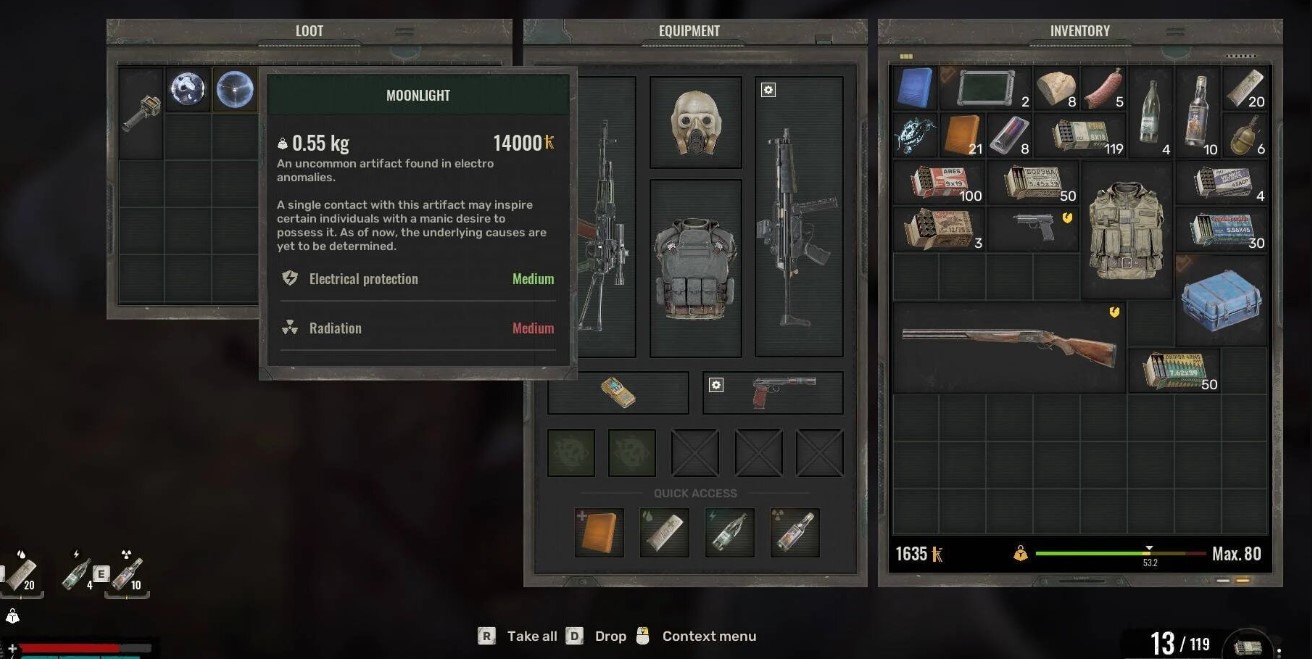This screenshot has width=1312, height=659.
Task: Select the yellow detector device slot
Action: click(618, 392)
